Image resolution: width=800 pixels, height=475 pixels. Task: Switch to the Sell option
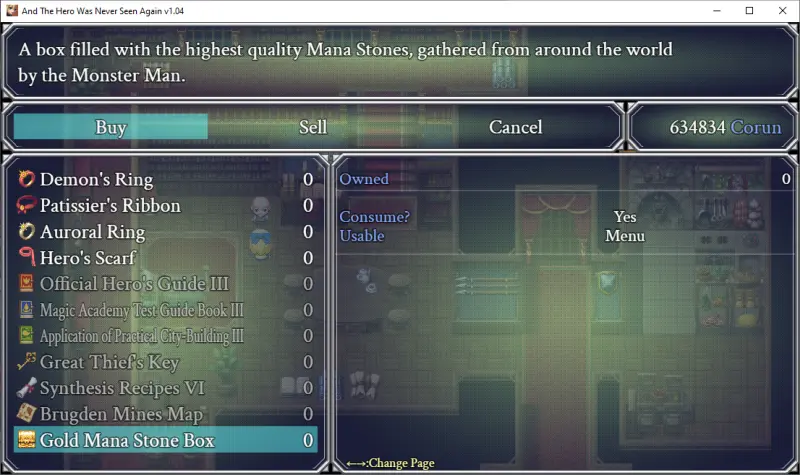(x=313, y=127)
